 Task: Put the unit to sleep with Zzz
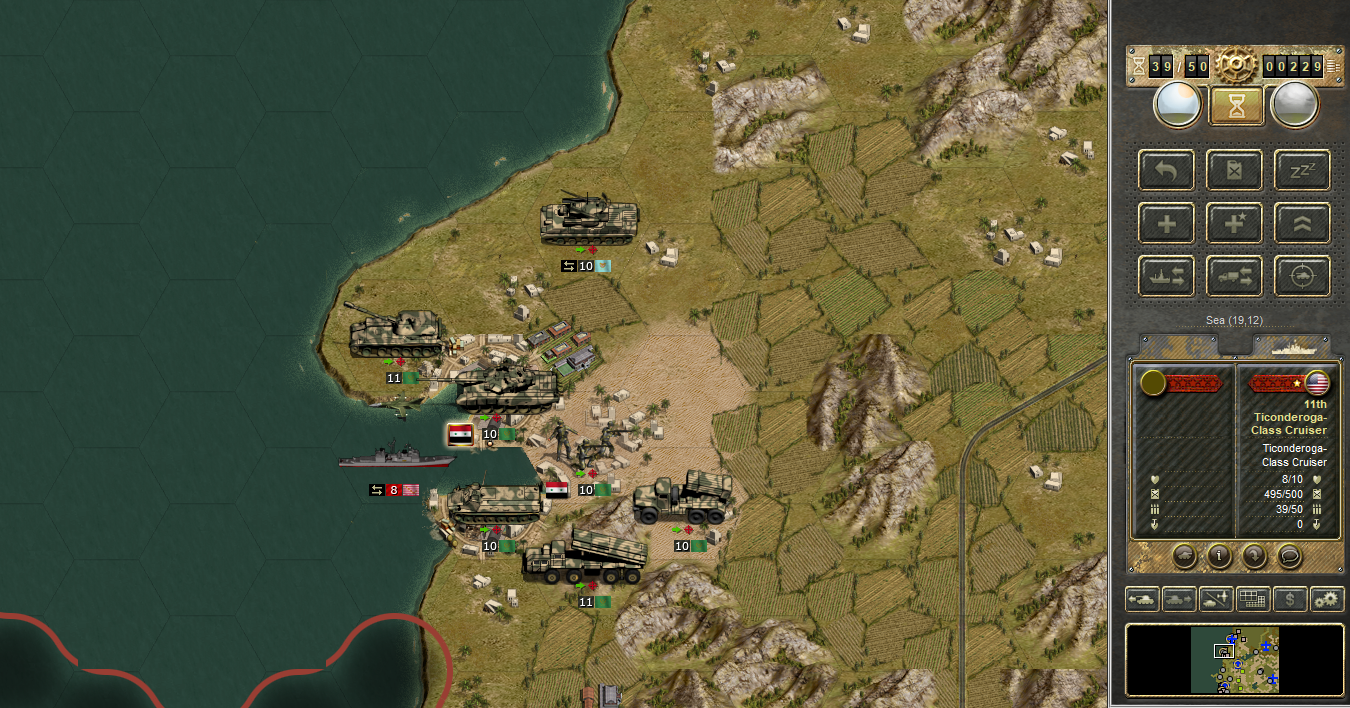click(1302, 170)
